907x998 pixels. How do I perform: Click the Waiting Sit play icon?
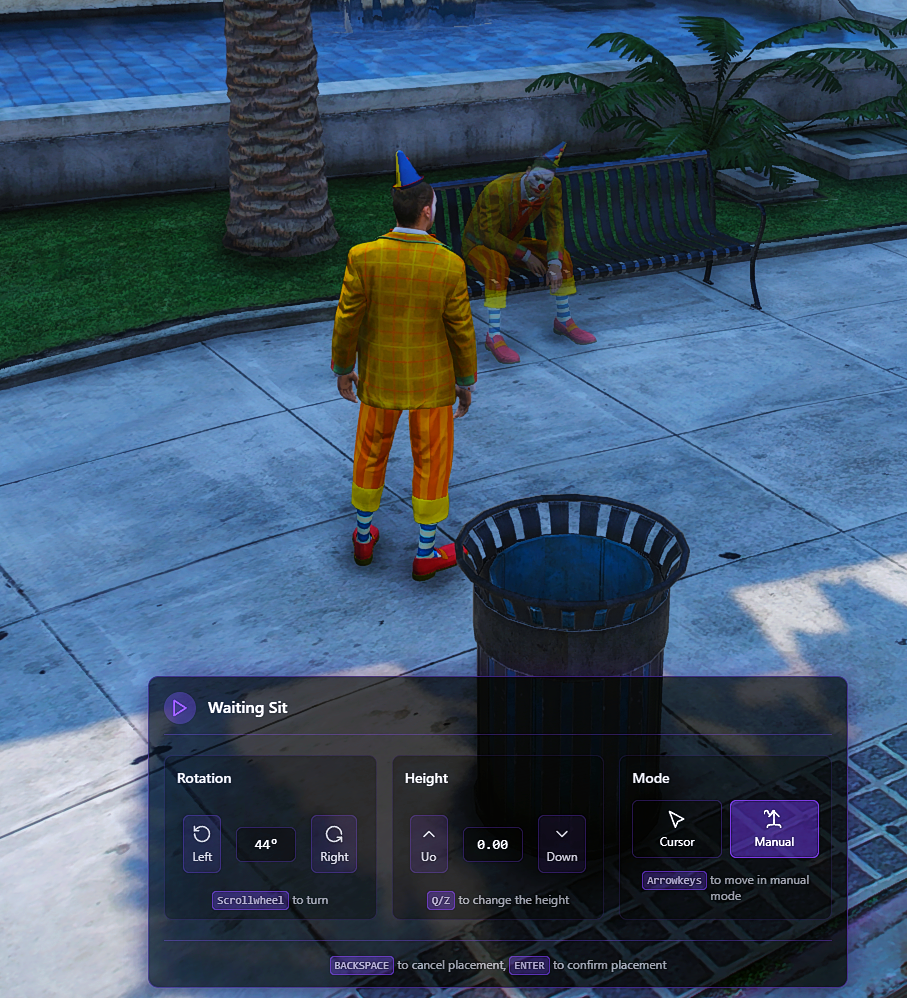point(180,708)
